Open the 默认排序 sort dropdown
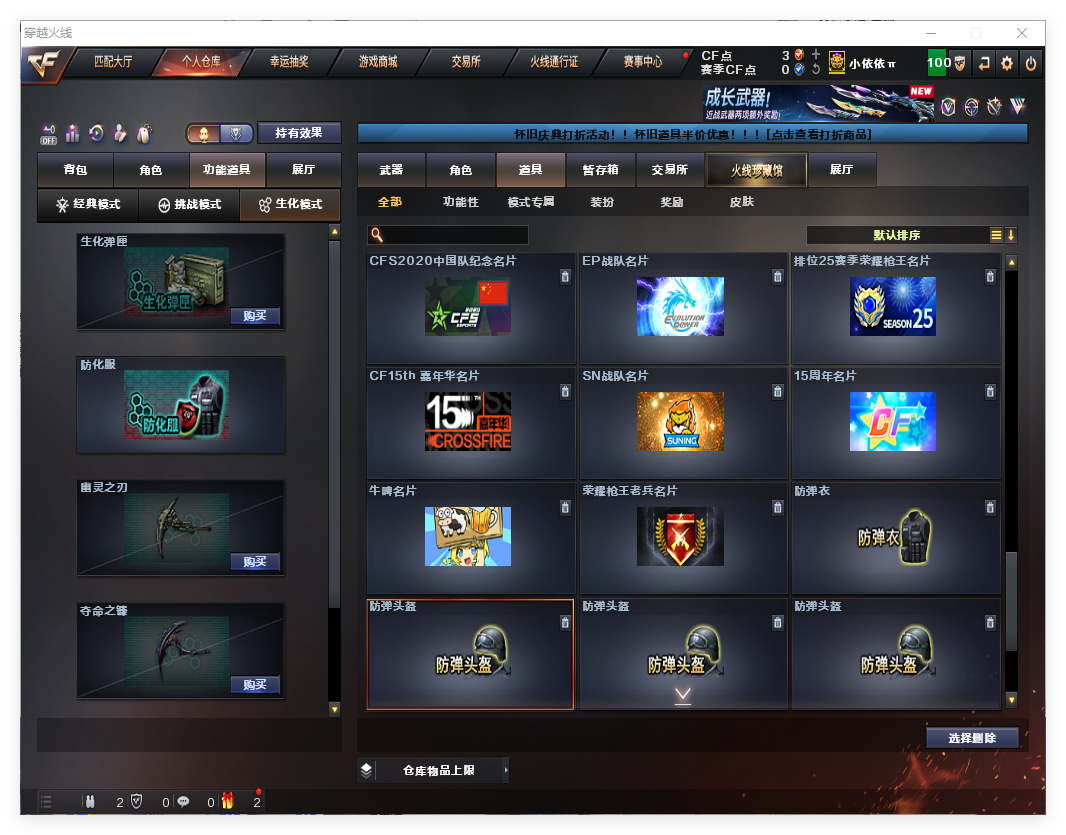The image size is (1066, 835). click(897, 235)
